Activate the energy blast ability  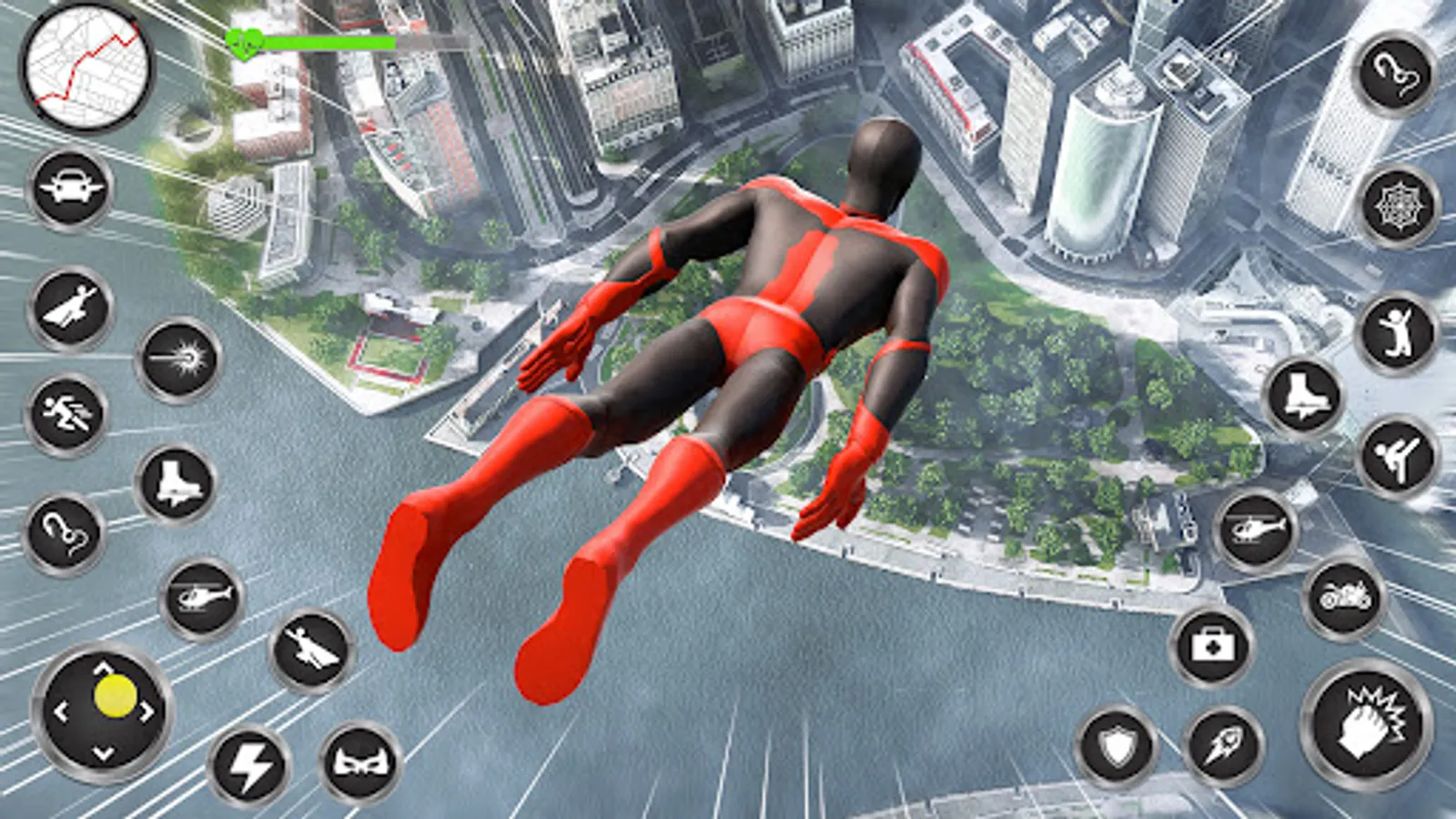tap(179, 360)
